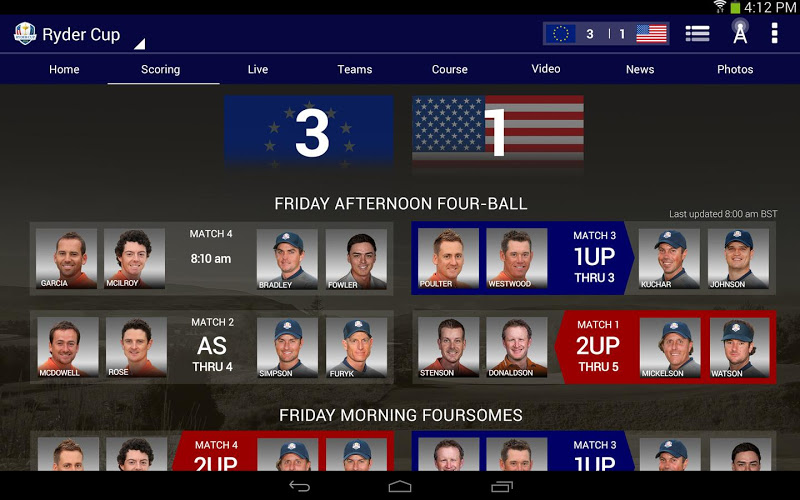Go to the Teams tab

tap(355, 69)
